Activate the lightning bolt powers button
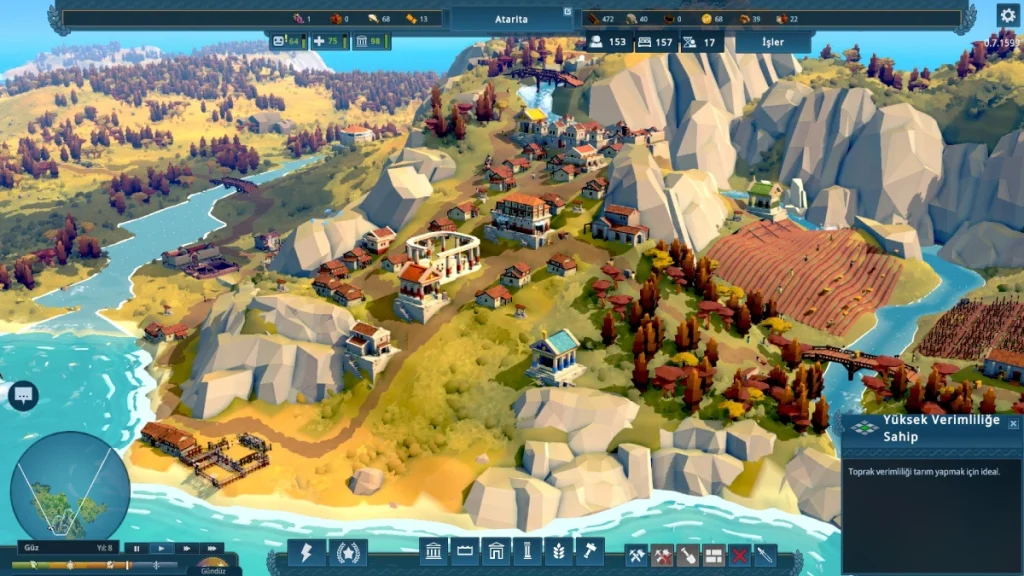Screen dimensions: 1024x576 point(307,552)
